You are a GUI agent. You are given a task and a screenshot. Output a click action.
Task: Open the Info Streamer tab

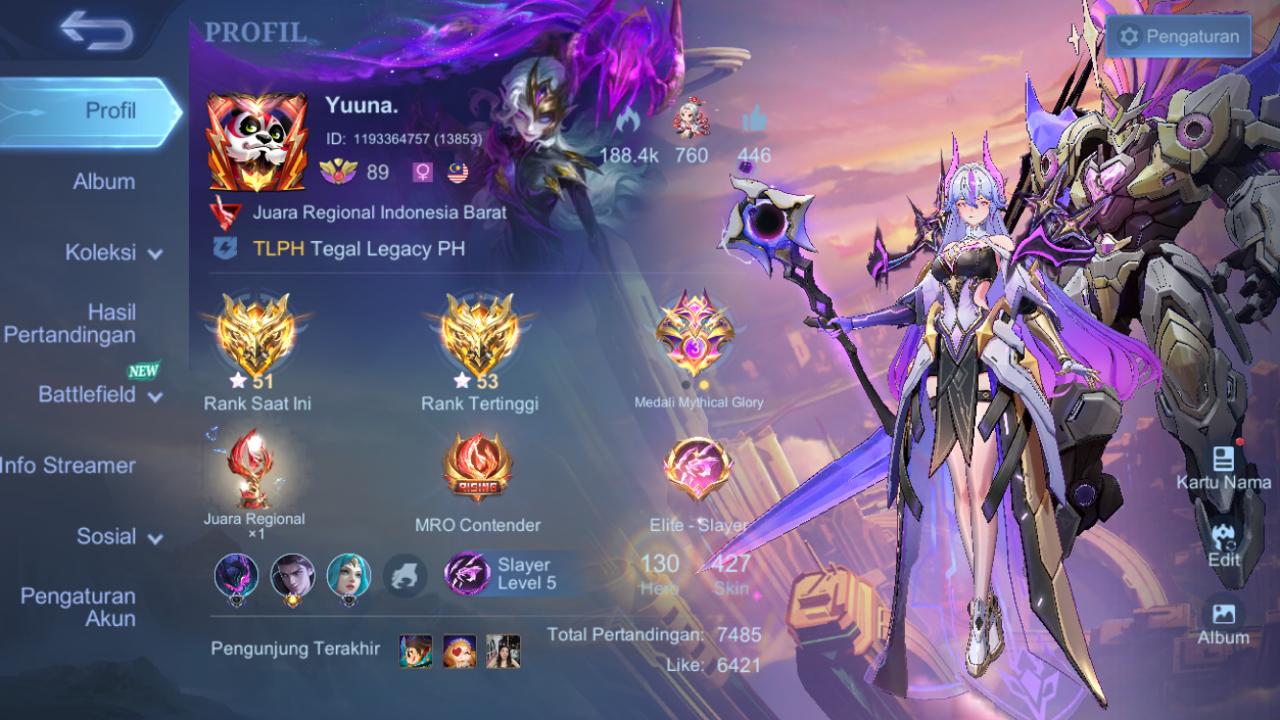pos(68,465)
